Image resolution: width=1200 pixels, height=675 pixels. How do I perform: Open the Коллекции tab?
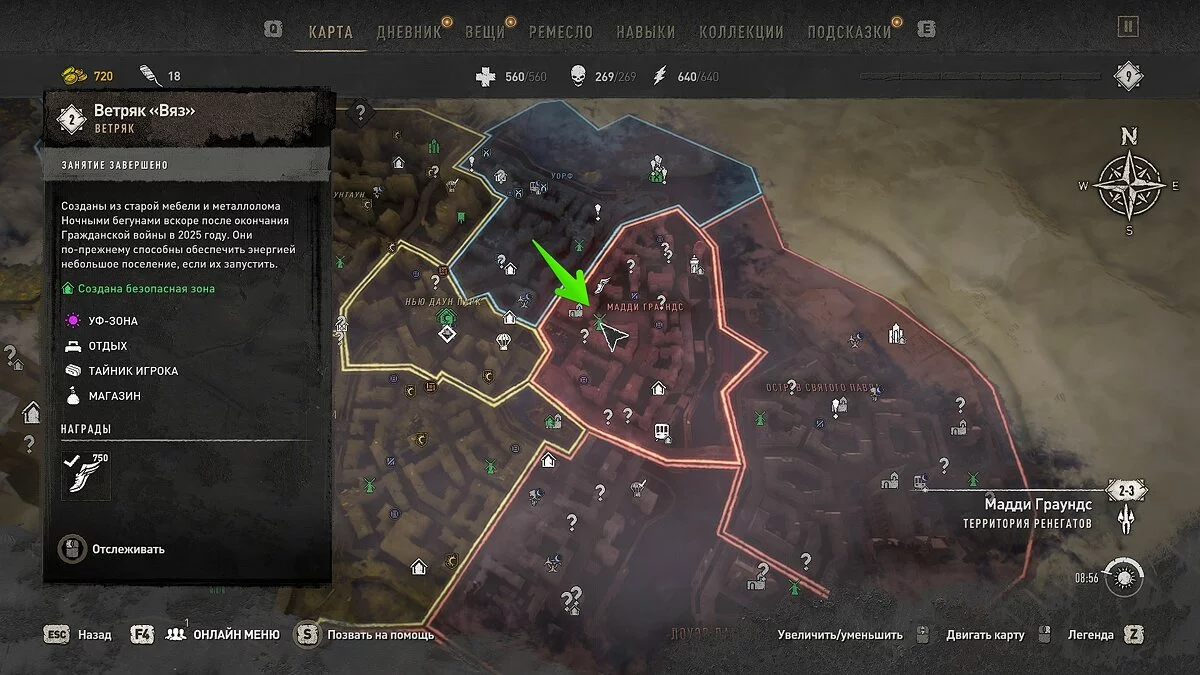(x=741, y=31)
